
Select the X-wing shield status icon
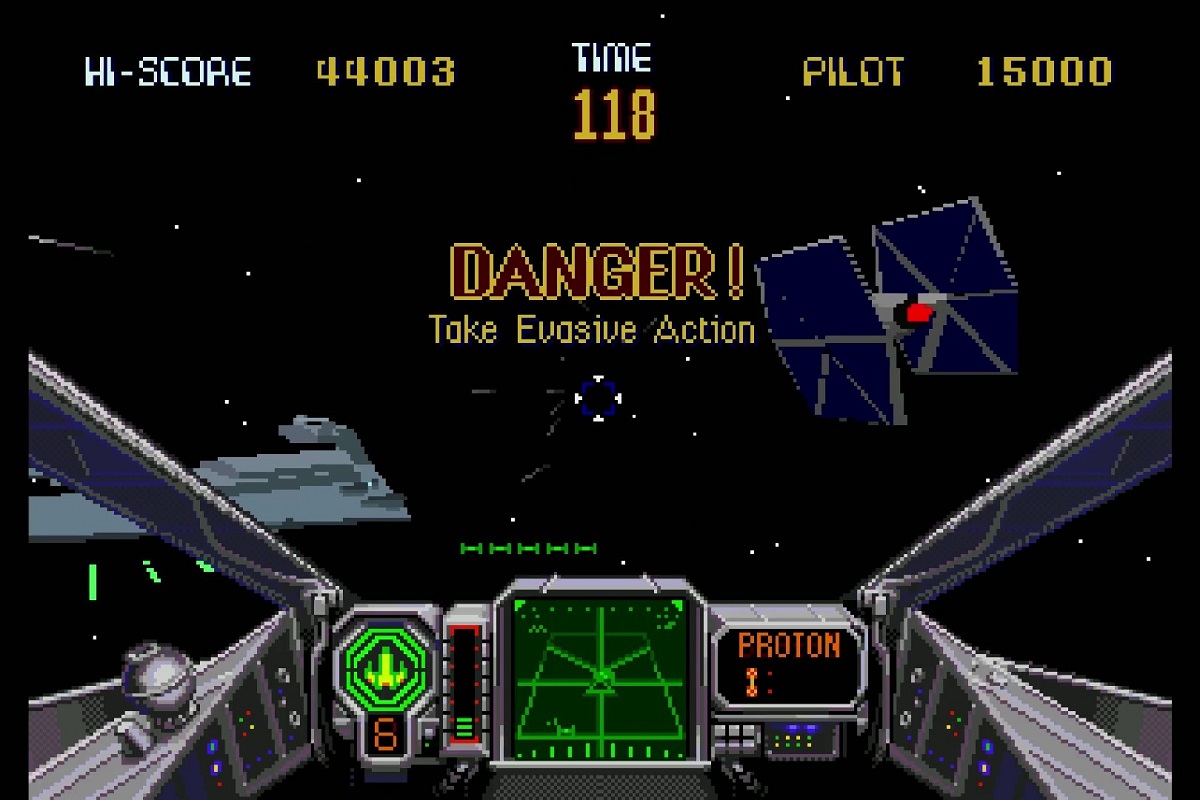(x=384, y=666)
